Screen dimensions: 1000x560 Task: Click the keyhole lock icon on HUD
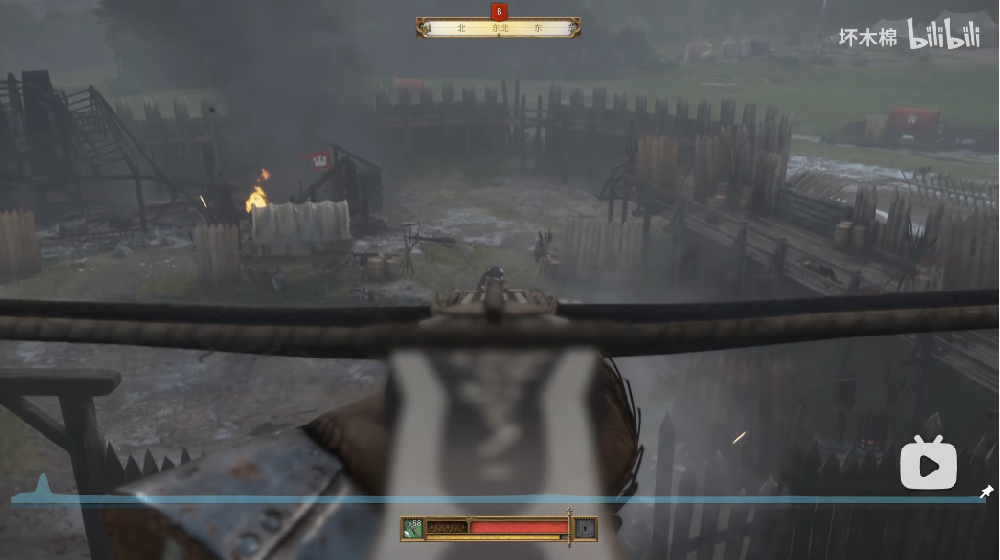point(585,527)
